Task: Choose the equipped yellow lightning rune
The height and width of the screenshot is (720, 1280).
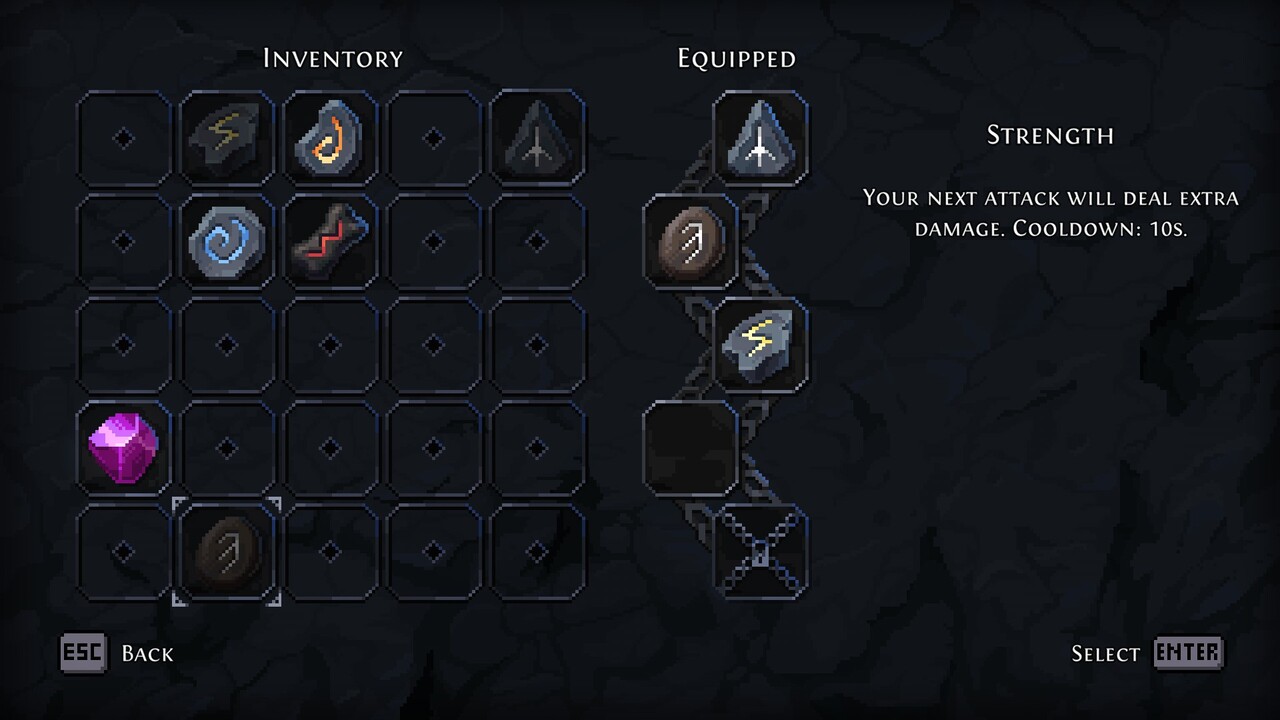Action: coord(760,345)
